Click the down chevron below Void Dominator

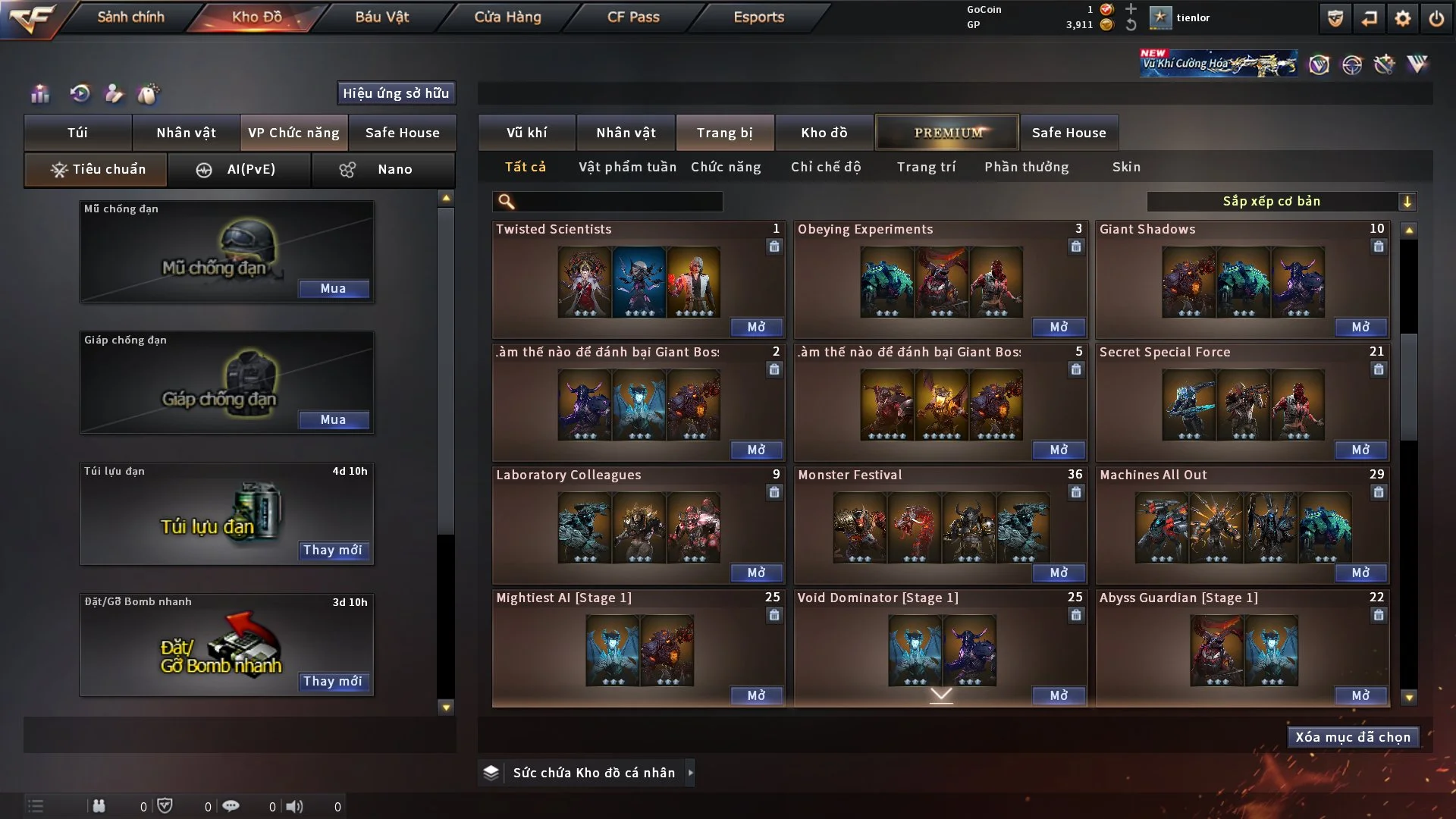point(942,694)
